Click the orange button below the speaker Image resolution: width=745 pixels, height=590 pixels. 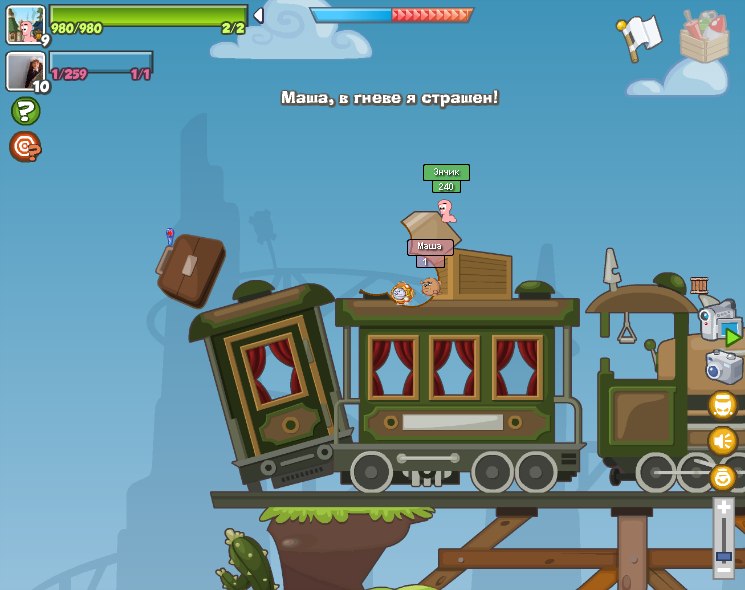[x=722, y=477]
